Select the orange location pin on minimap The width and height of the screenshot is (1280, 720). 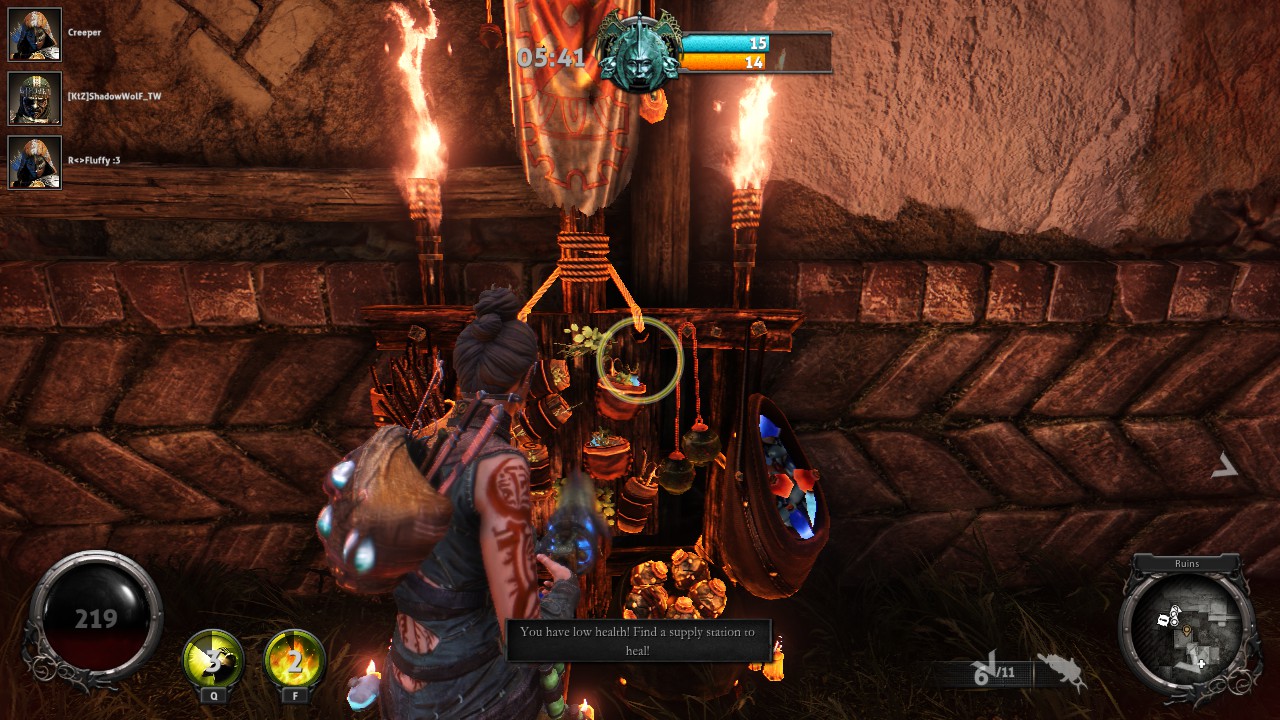(x=1187, y=632)
